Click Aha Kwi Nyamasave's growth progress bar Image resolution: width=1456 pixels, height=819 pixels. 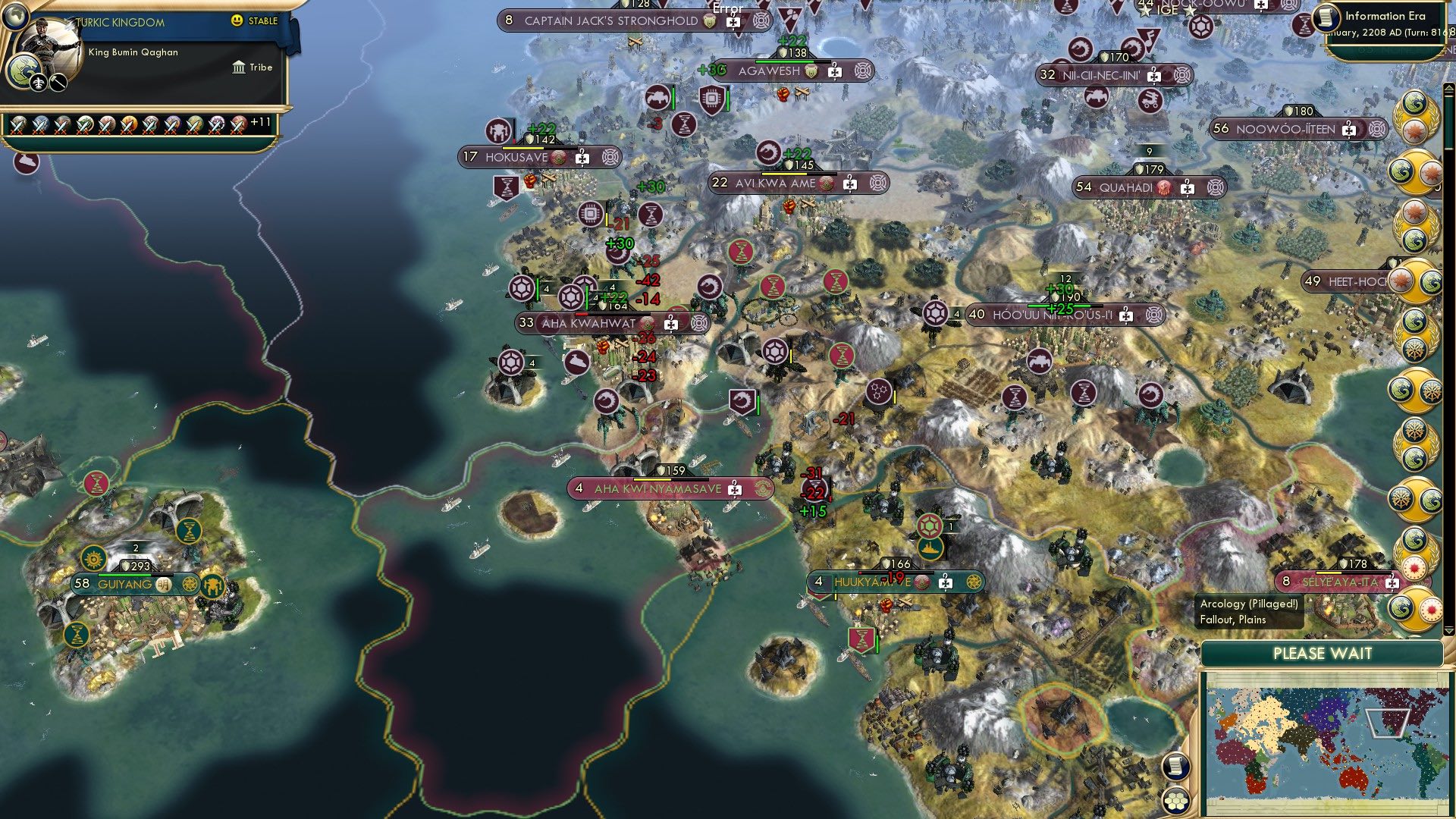(667, 479)
